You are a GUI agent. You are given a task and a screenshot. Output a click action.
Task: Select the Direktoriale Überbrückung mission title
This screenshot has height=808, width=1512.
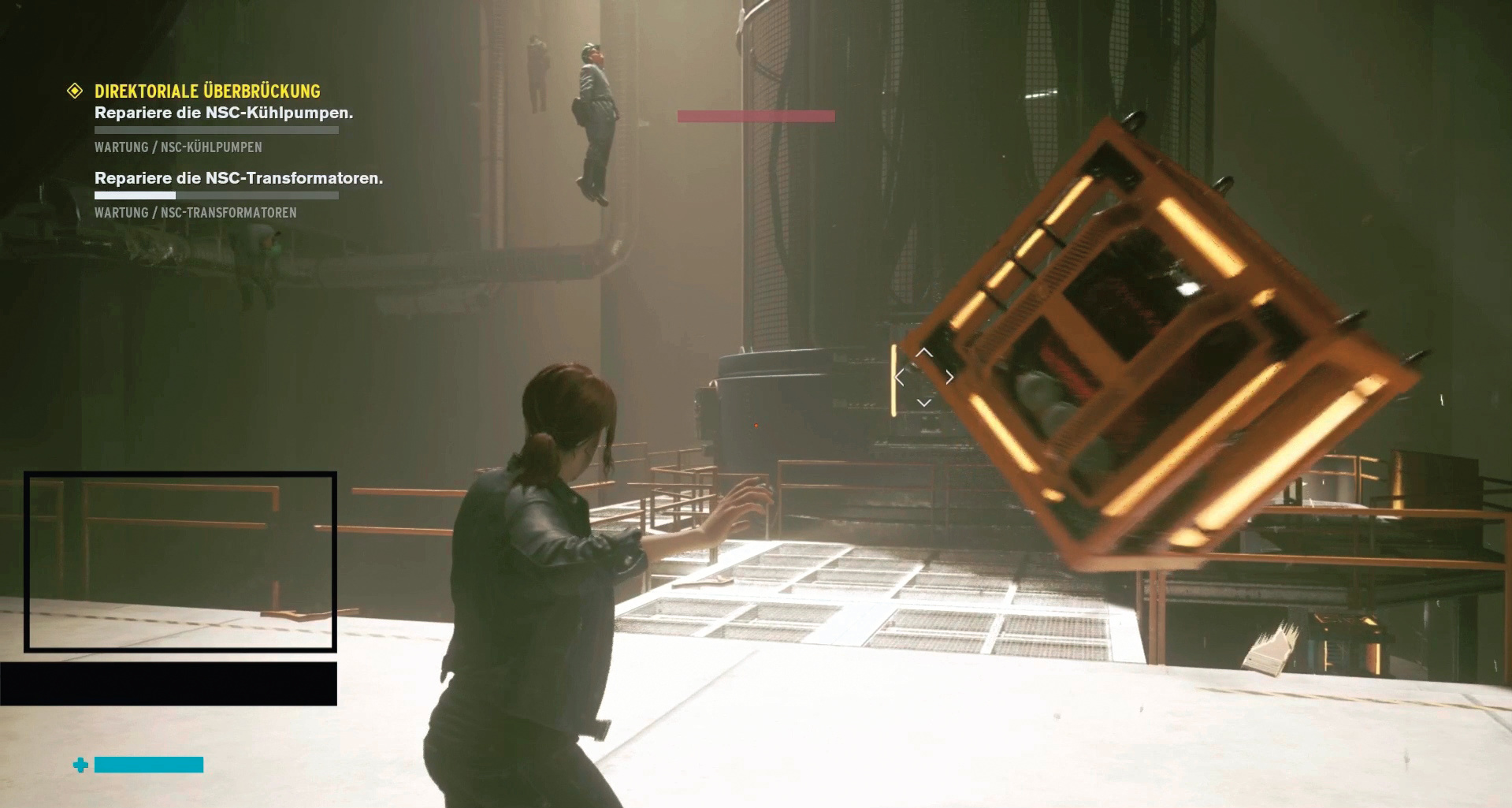[x=207, y=91]
